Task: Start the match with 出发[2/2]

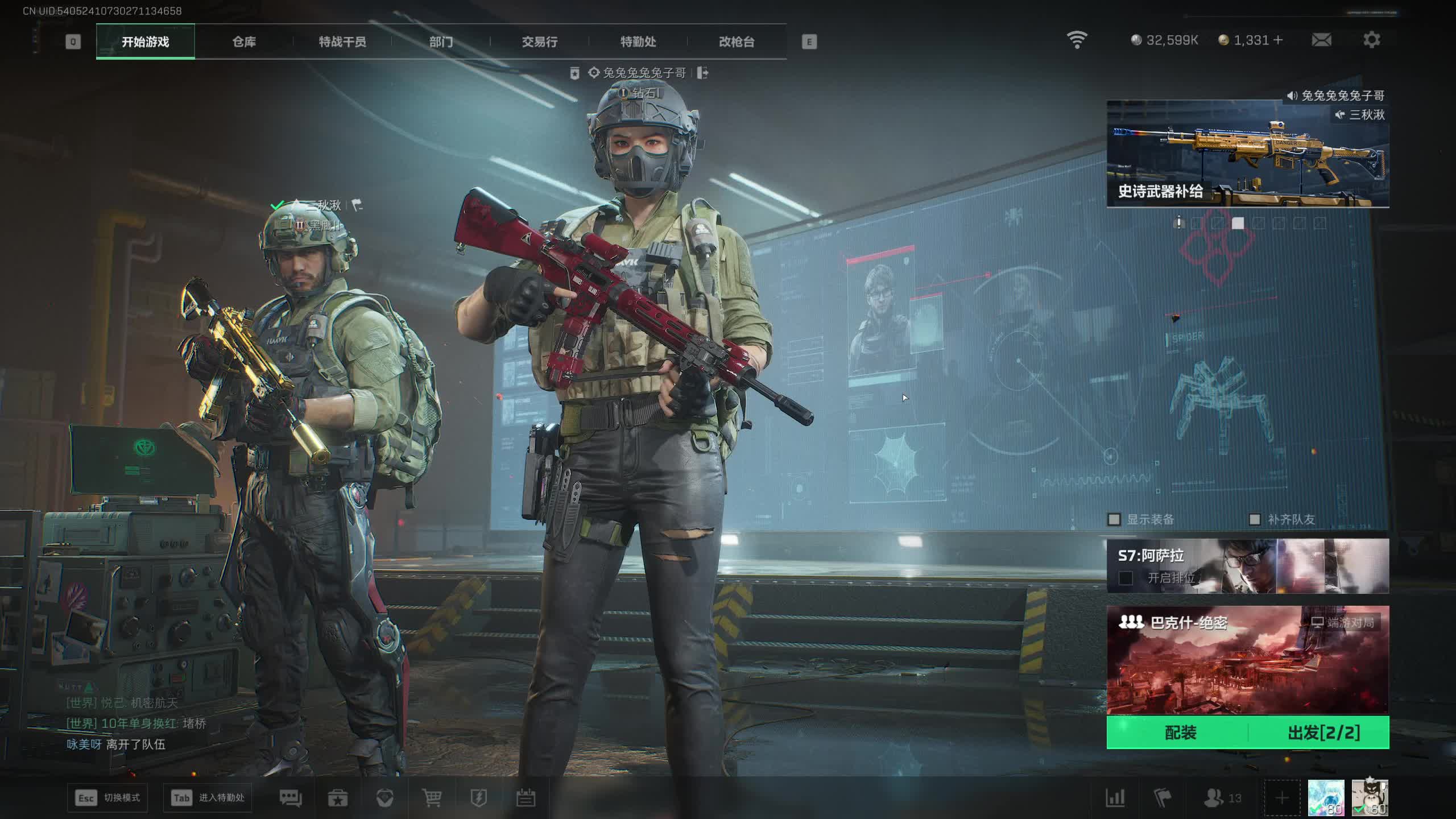Action: pos(1323,733)
